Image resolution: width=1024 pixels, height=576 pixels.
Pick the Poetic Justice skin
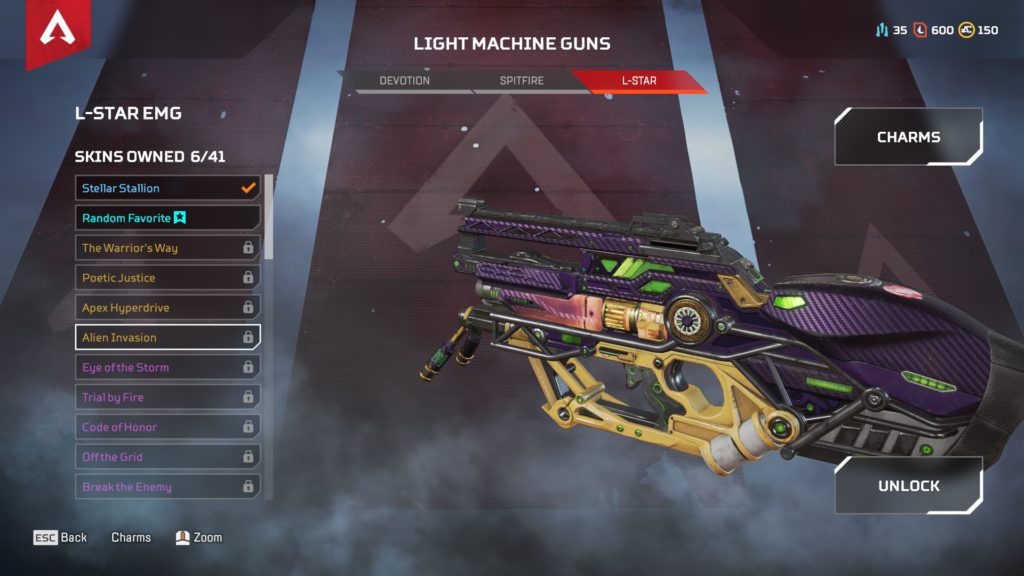pos(167,278)
